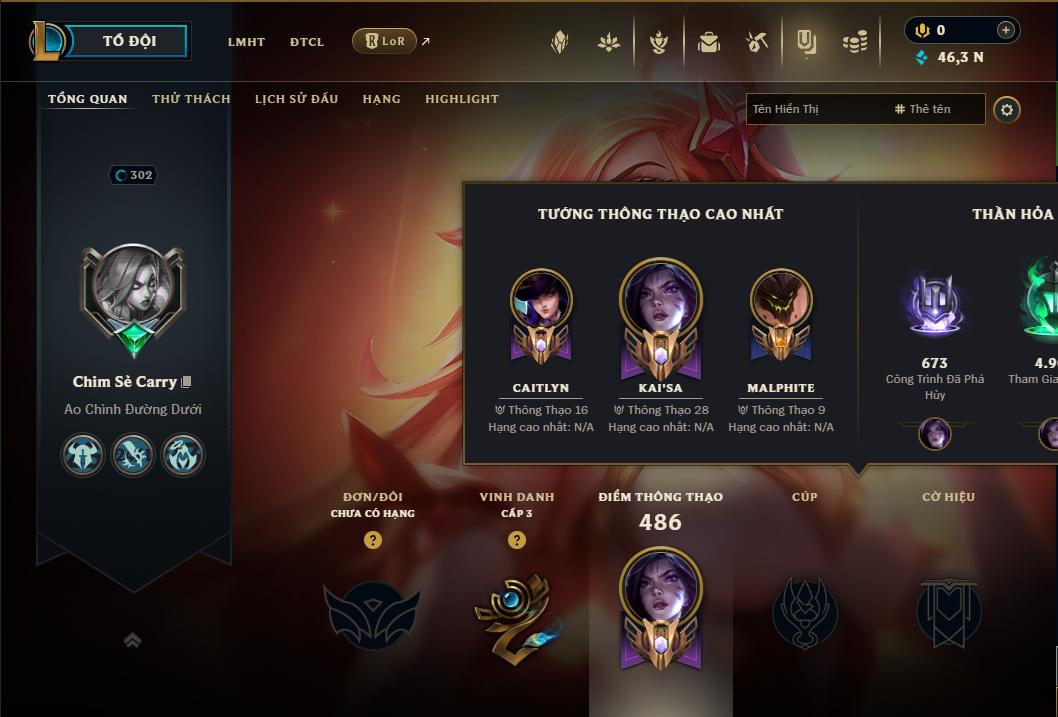The height and width of the screenshot is (717, 1058).
Task: Open the LMHT game tab
Action: (x=246, y=42)
